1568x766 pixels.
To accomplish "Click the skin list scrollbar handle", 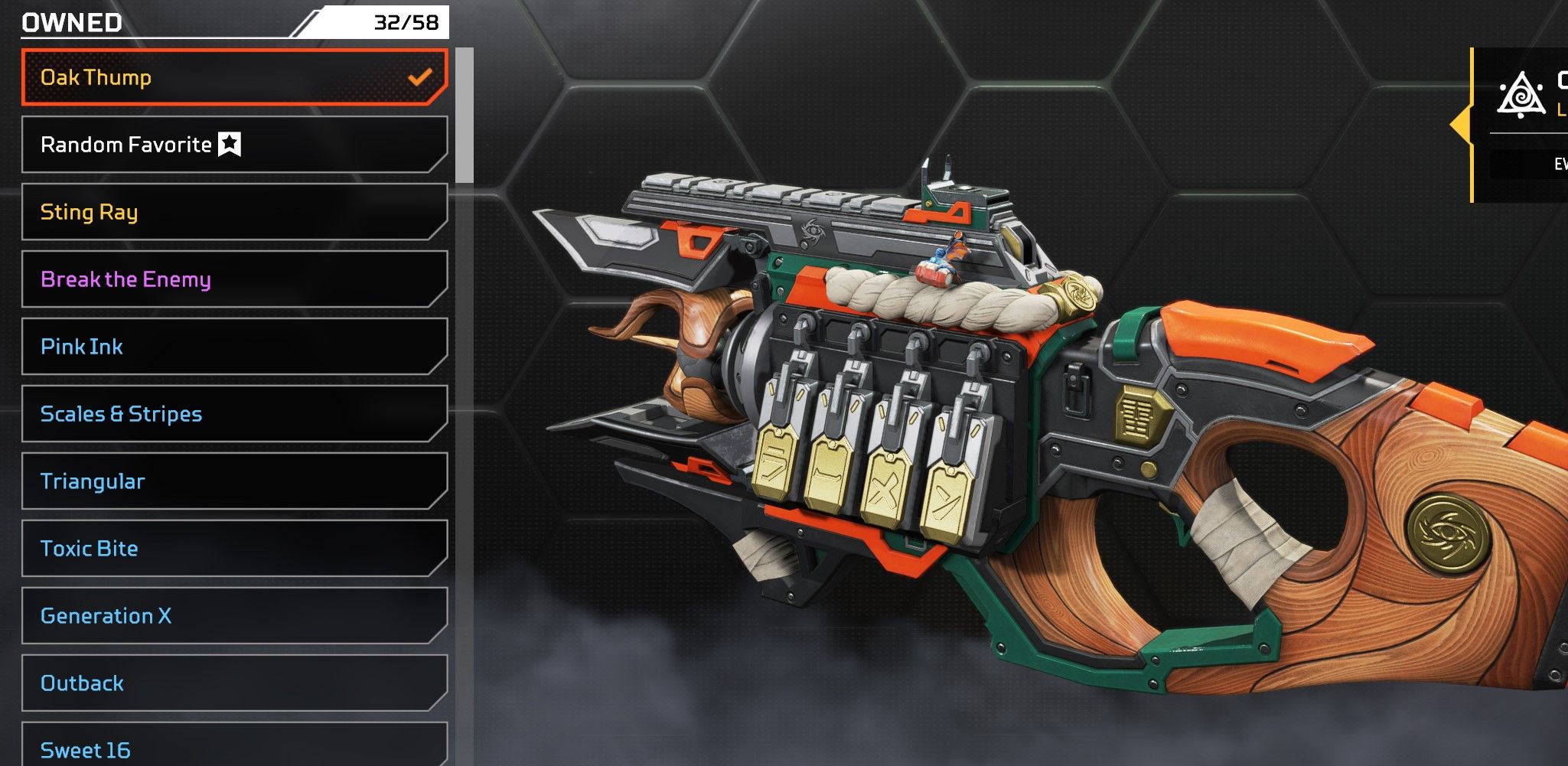I will pyautogui.click(x=464, y=115).
